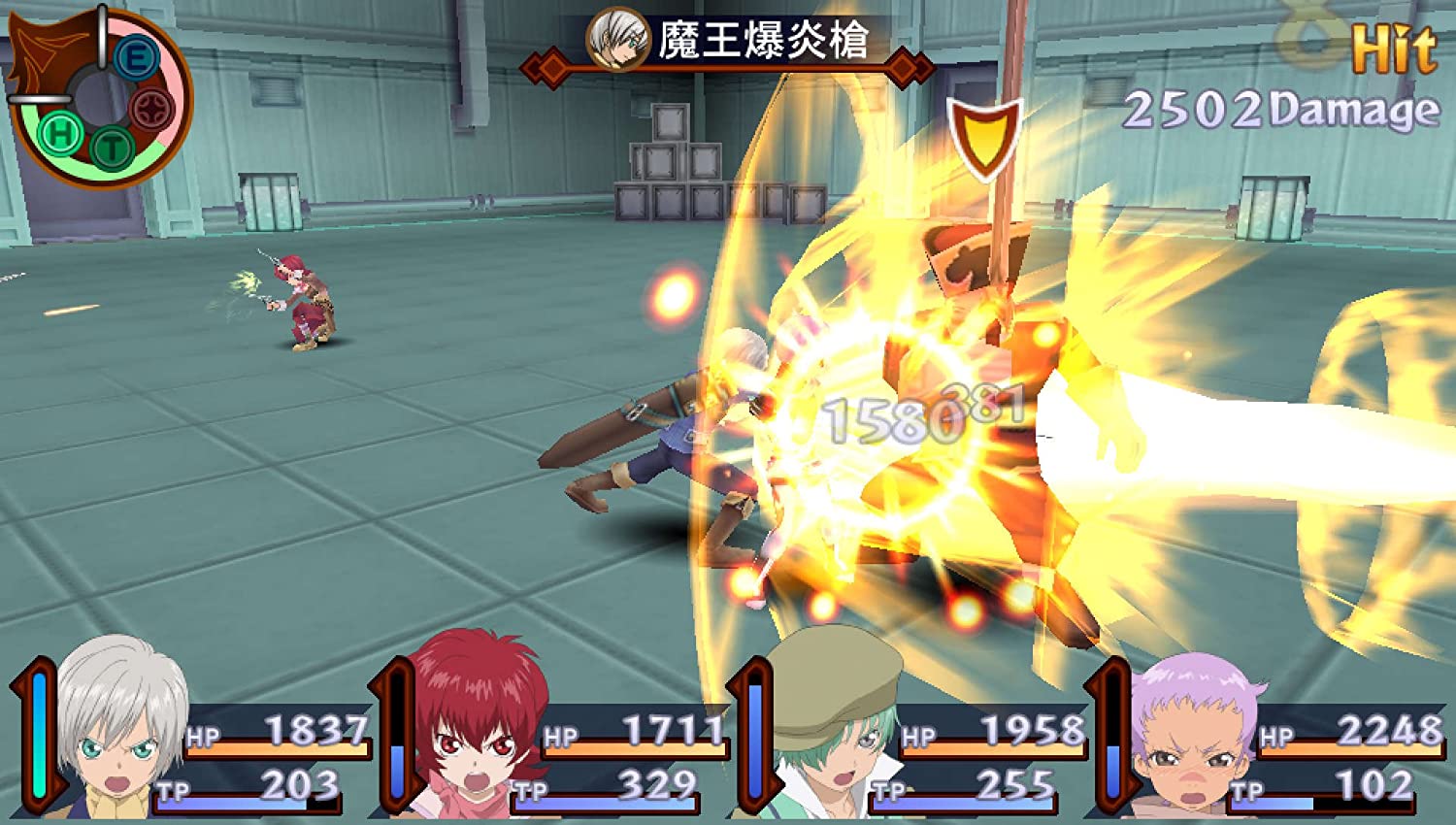
Task: Click the 2502Damage text
Action: pyautogui.click(x=1281, y=109)
